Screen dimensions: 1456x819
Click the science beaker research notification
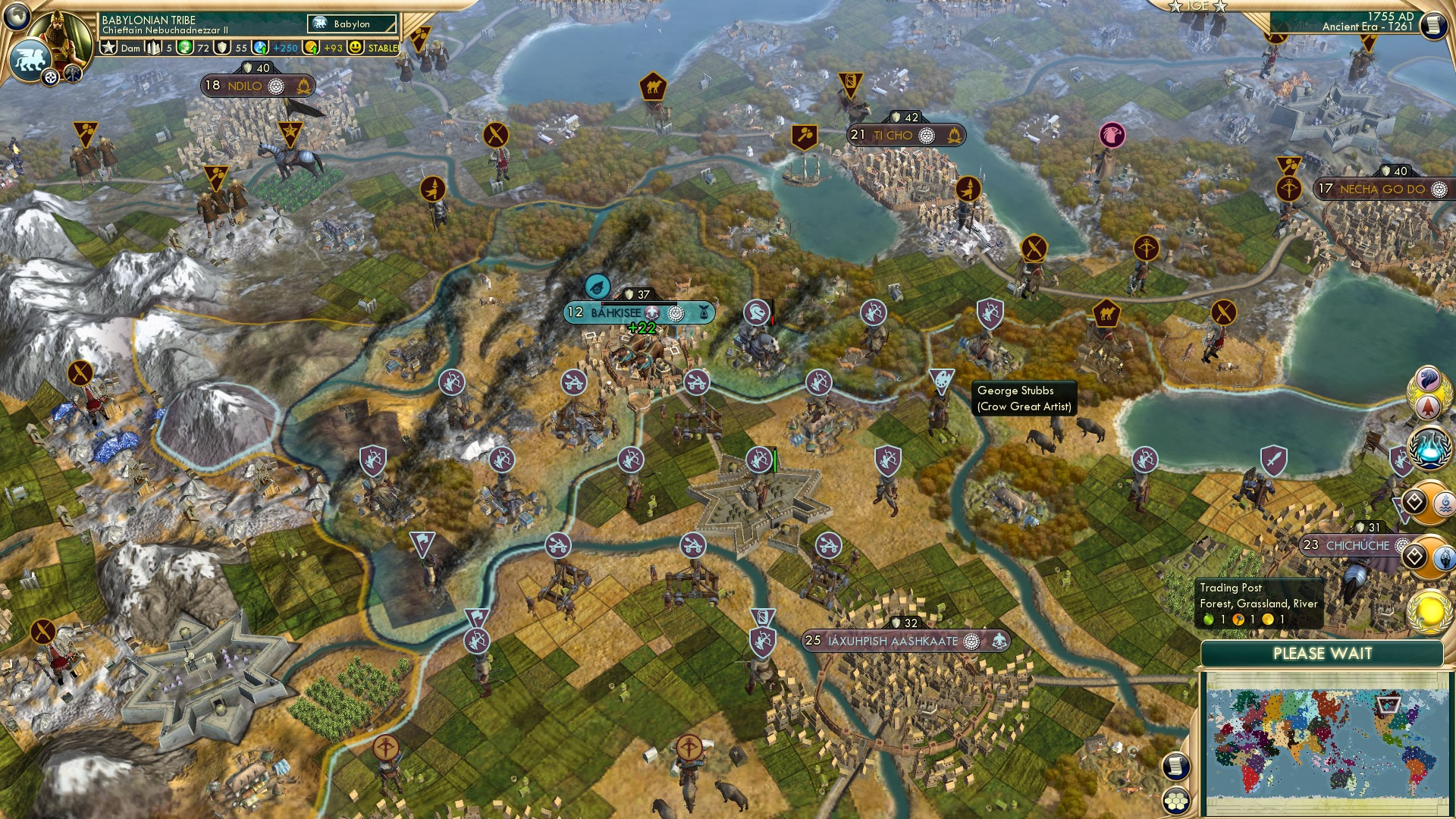coord(1428,448)
